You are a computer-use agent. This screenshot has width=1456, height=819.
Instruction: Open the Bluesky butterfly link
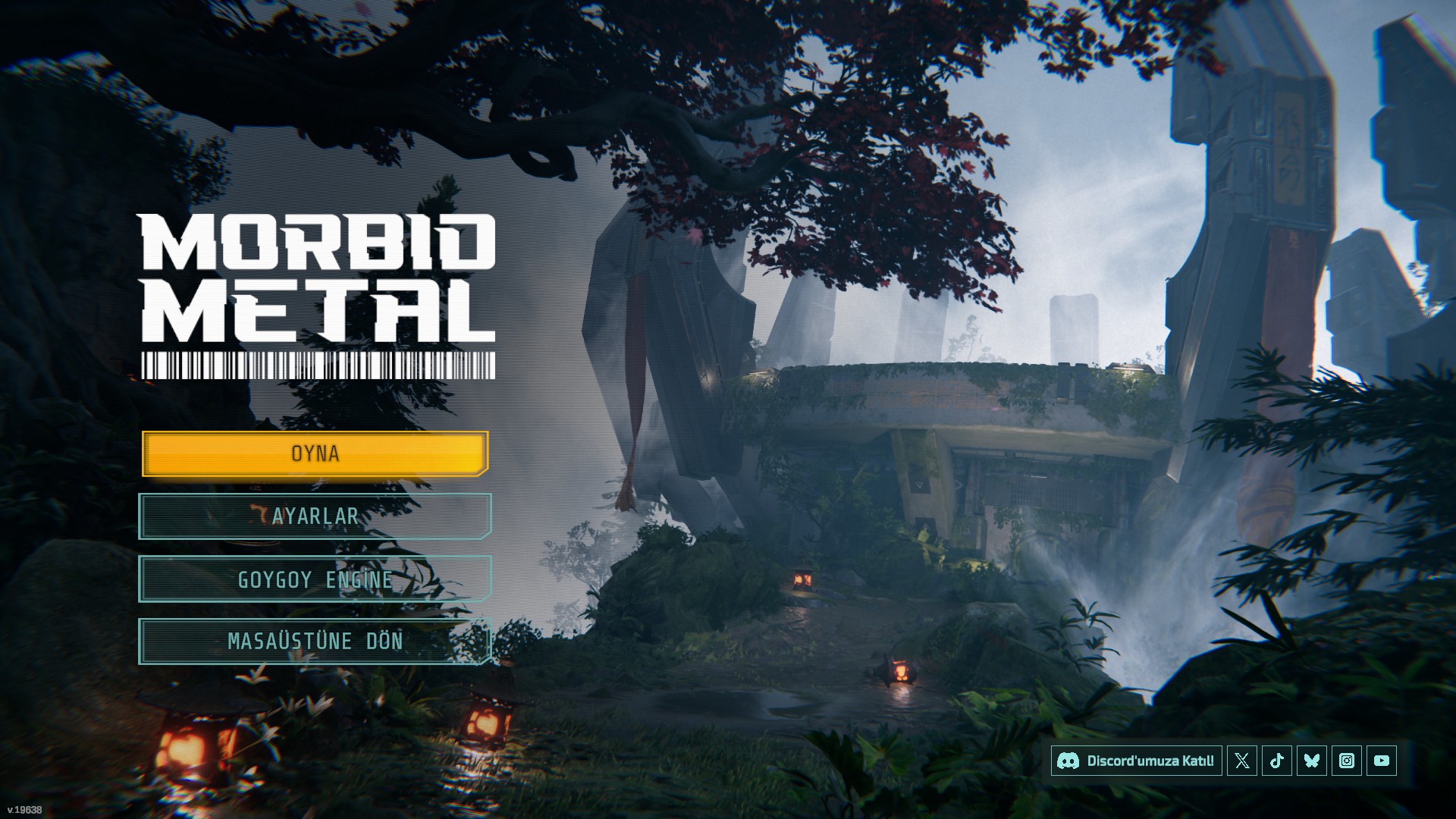click(1312, 761)
